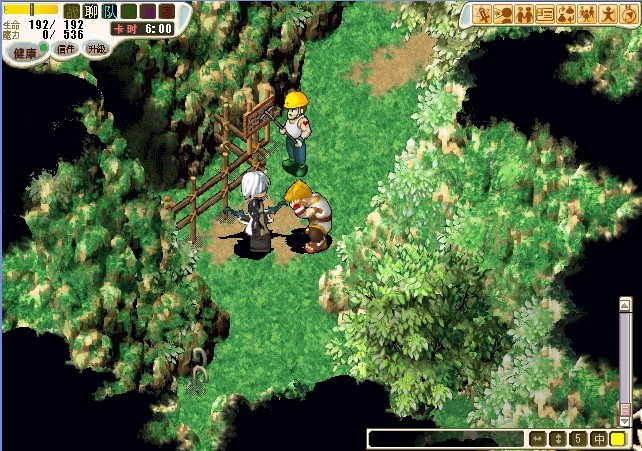Click the 中 chat font size button
The width and height of the screenshot is (642, 451).
pyautogui.click(x=598, y=439)
